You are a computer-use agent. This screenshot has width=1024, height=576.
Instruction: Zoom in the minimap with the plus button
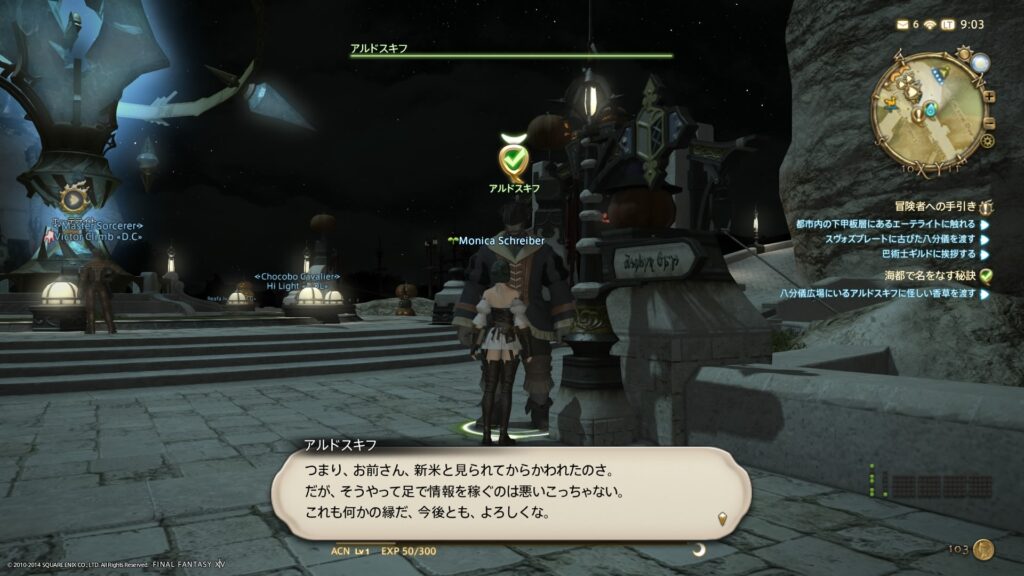(989, 97)
